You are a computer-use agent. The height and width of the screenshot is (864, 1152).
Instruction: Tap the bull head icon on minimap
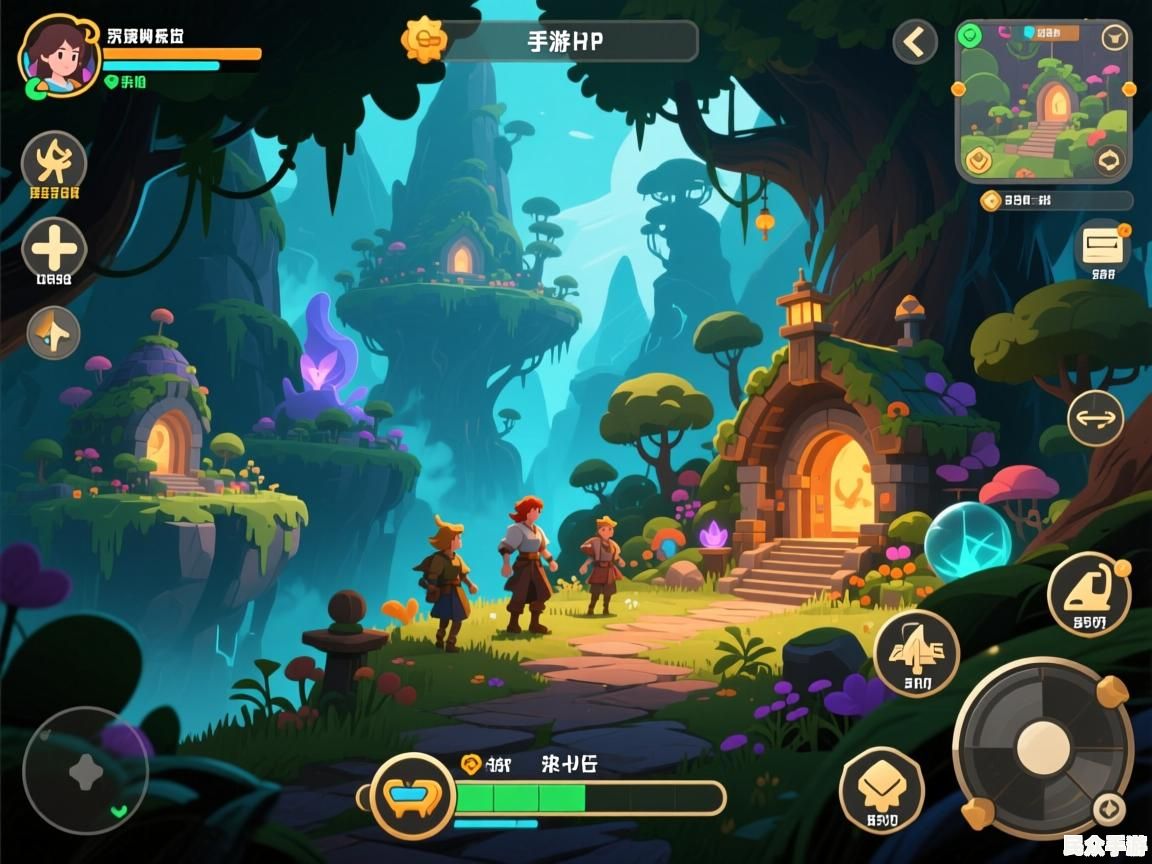[1113, 39]
